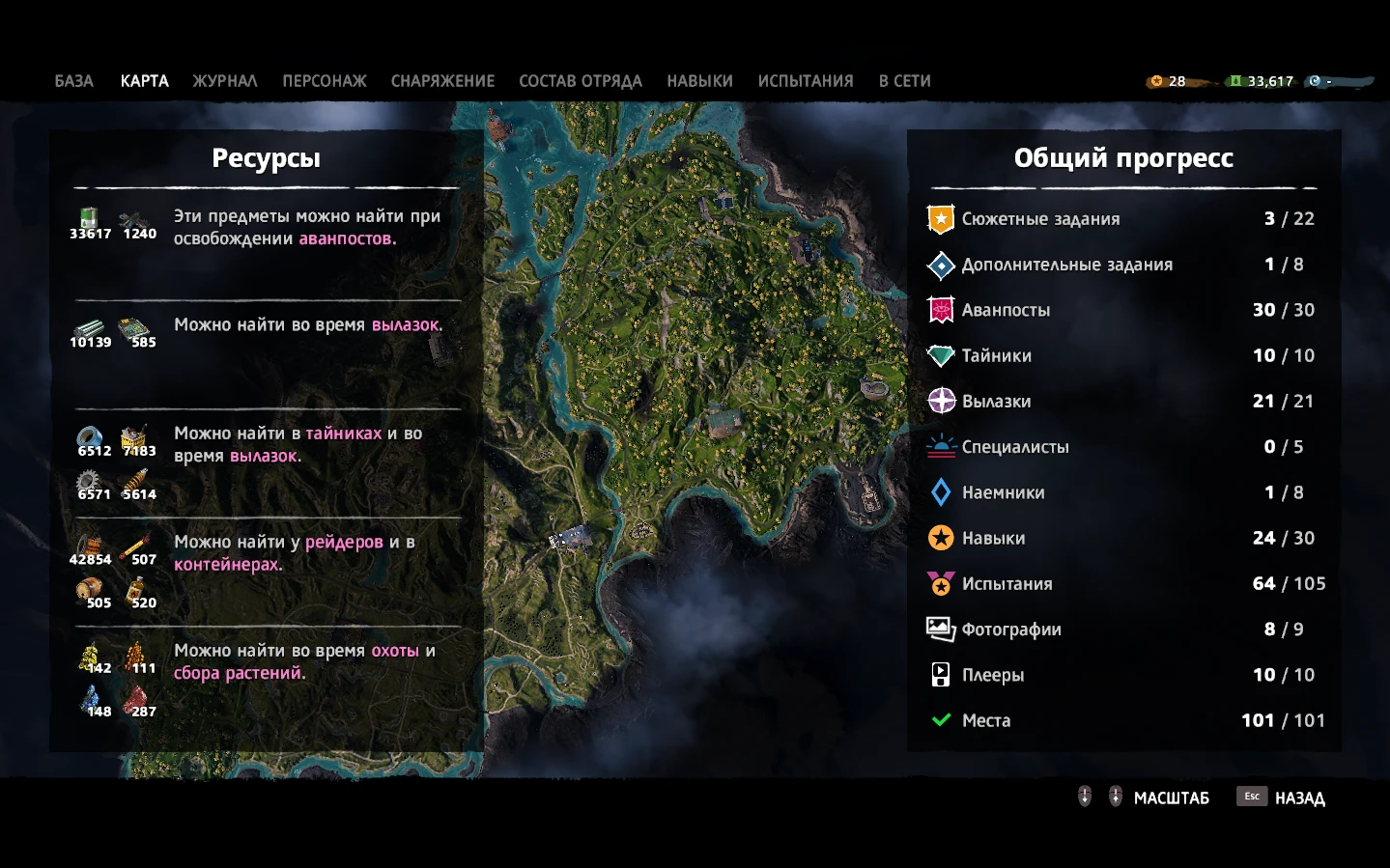Click the Места green checkmark icon

(940, 719)
